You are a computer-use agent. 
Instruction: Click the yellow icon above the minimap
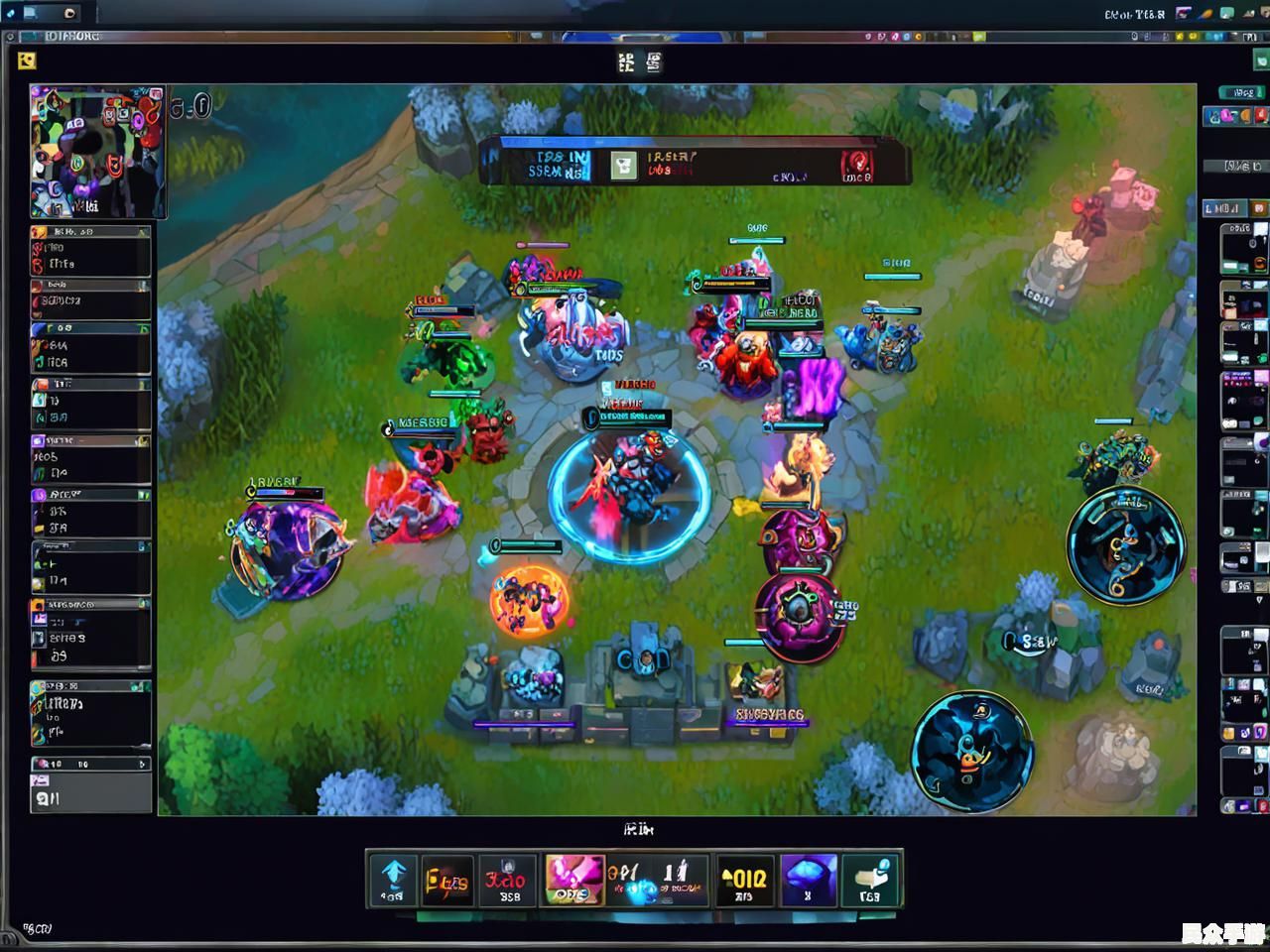coord(27,61)
